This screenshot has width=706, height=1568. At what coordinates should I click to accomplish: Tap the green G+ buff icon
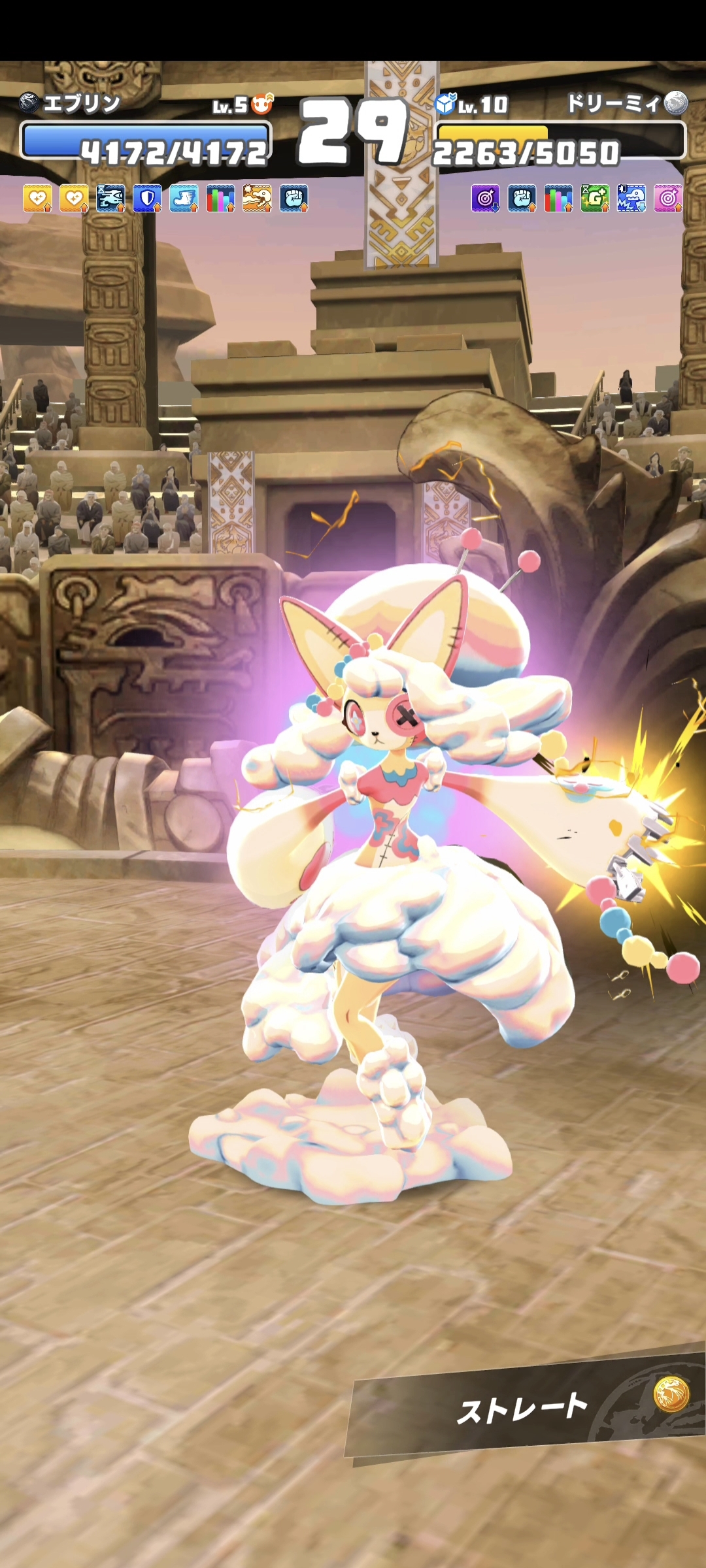[595, 198]
